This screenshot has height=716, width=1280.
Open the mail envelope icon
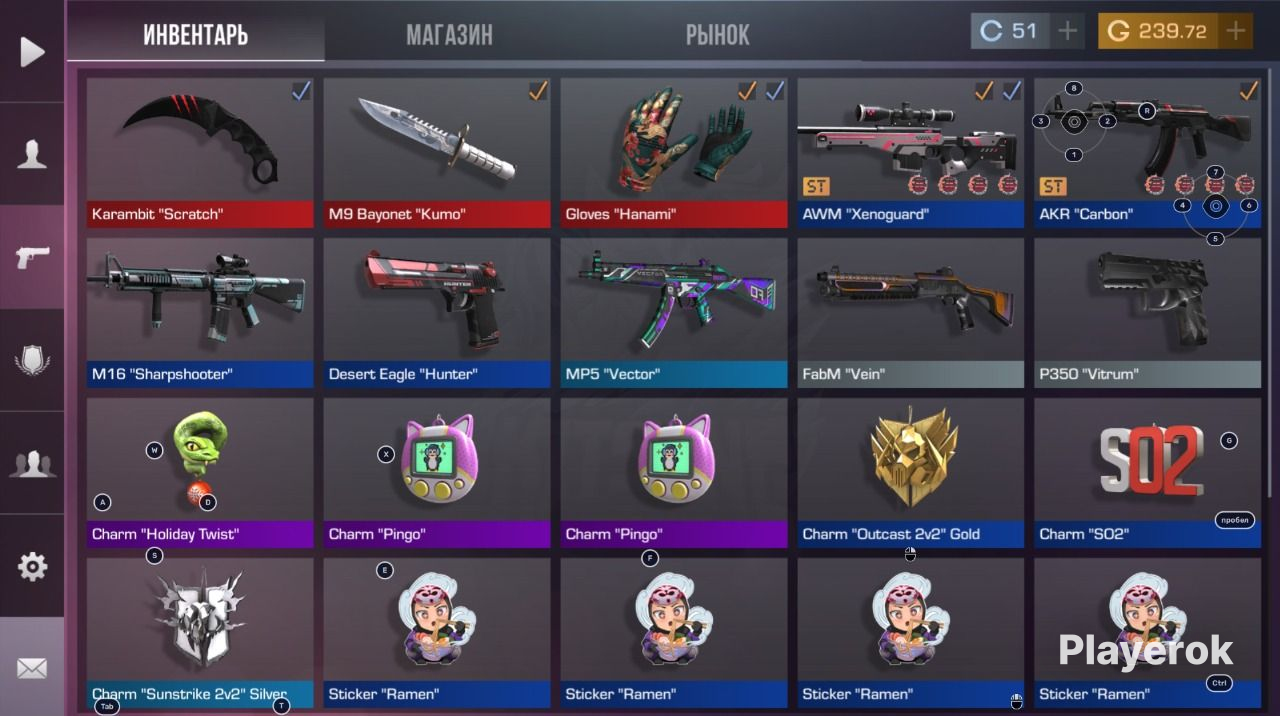32,668
